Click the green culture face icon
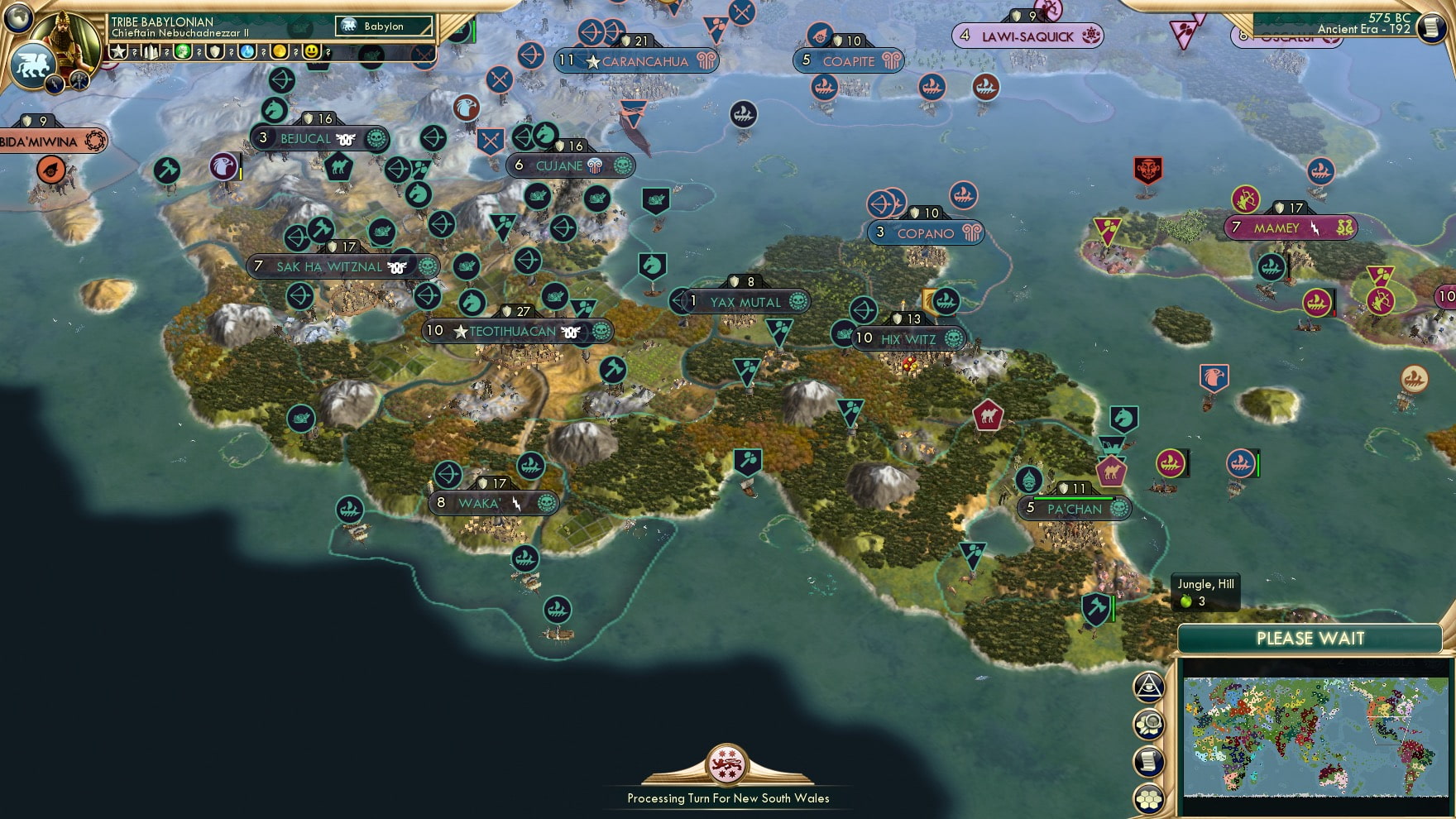Viewport: 1456px width, 819px height. (x=183, y=50)
